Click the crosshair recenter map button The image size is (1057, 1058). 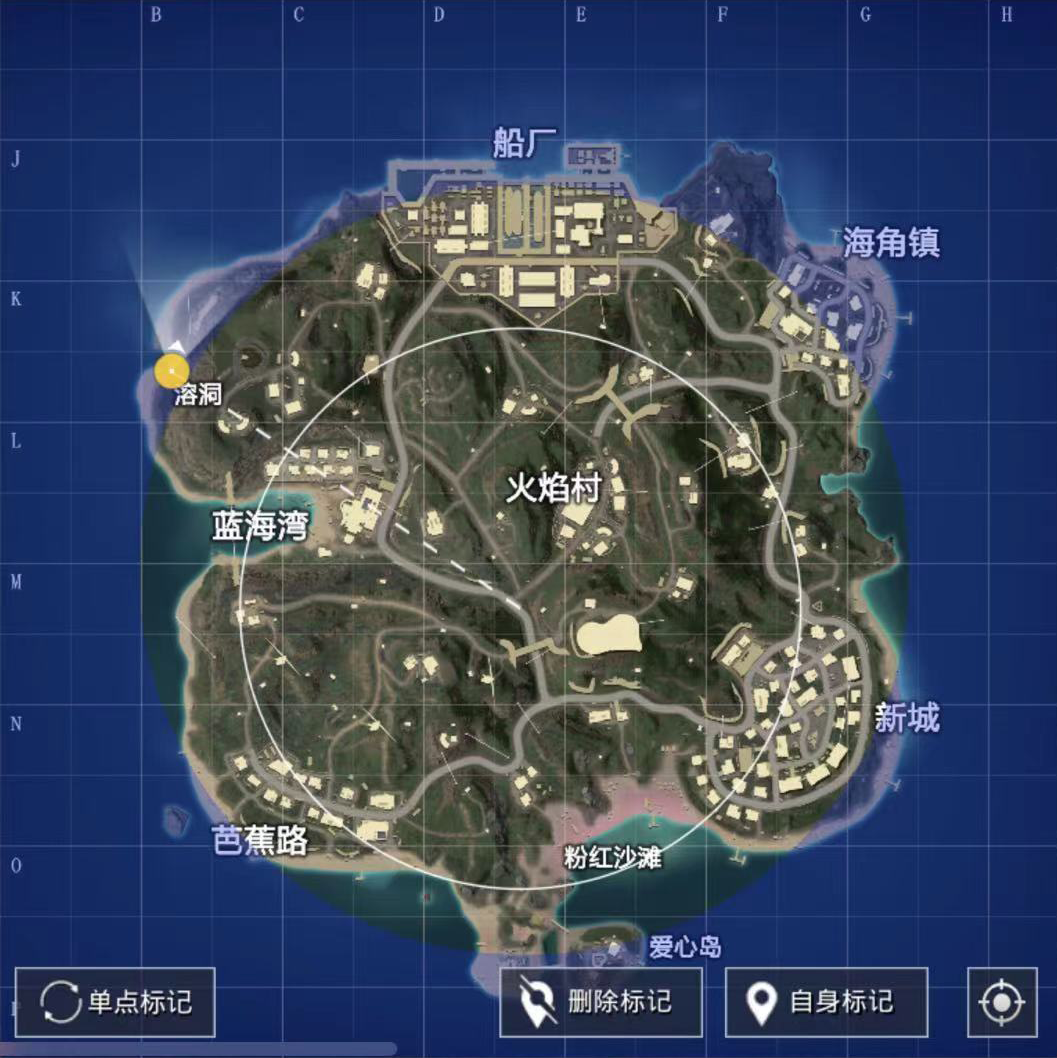(x=1002, y=1002)
